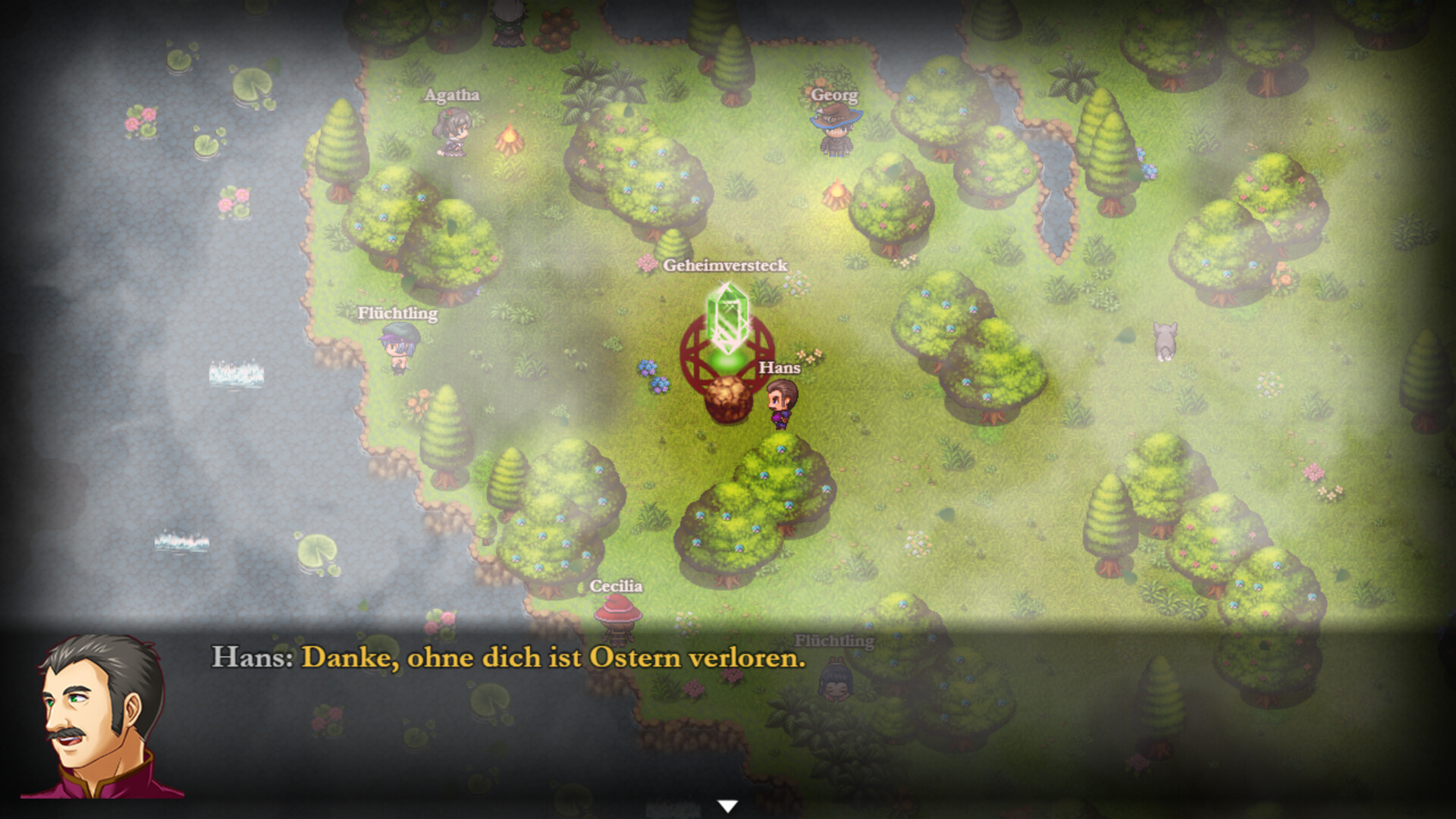Viewport: 1456px width, 819px height.
Task: Click Georg's name label
Action: pyautogui.click(x=835, y=96)
